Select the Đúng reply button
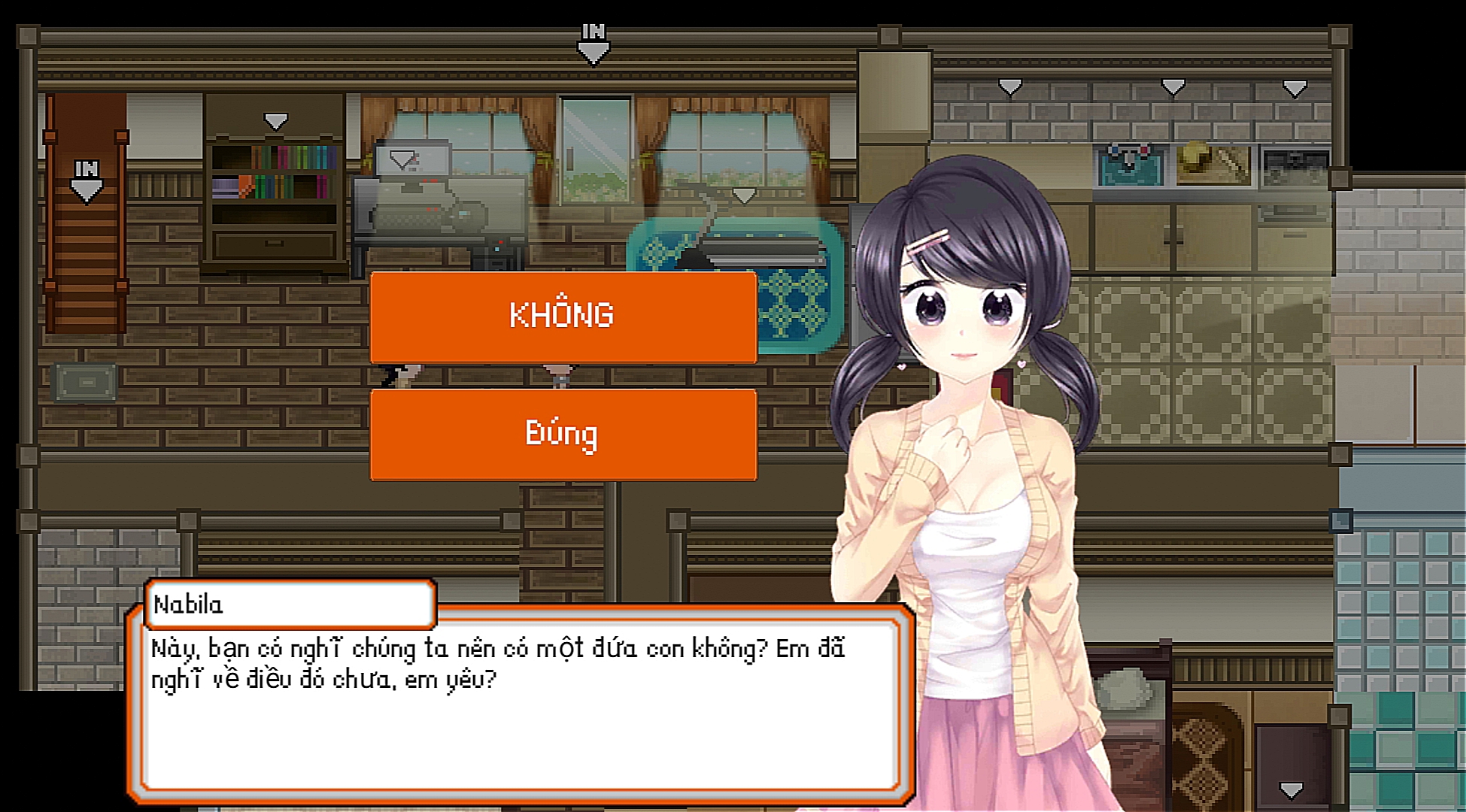This screenshot has width=1466, height=812. coord(563,435)
